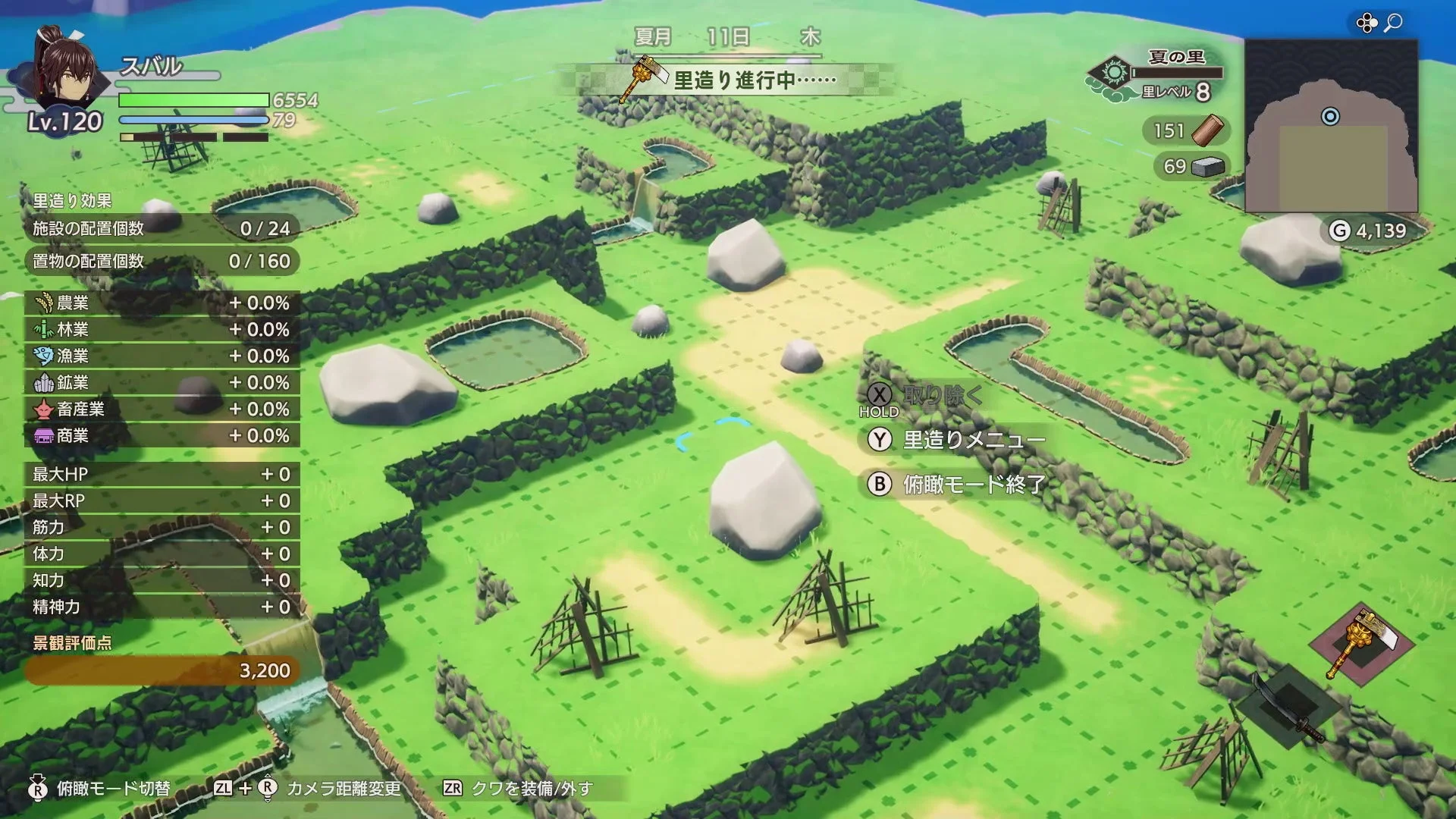Select the 農業 farming effect row
The image size is (1456, 819).
(x=162, y=303)
